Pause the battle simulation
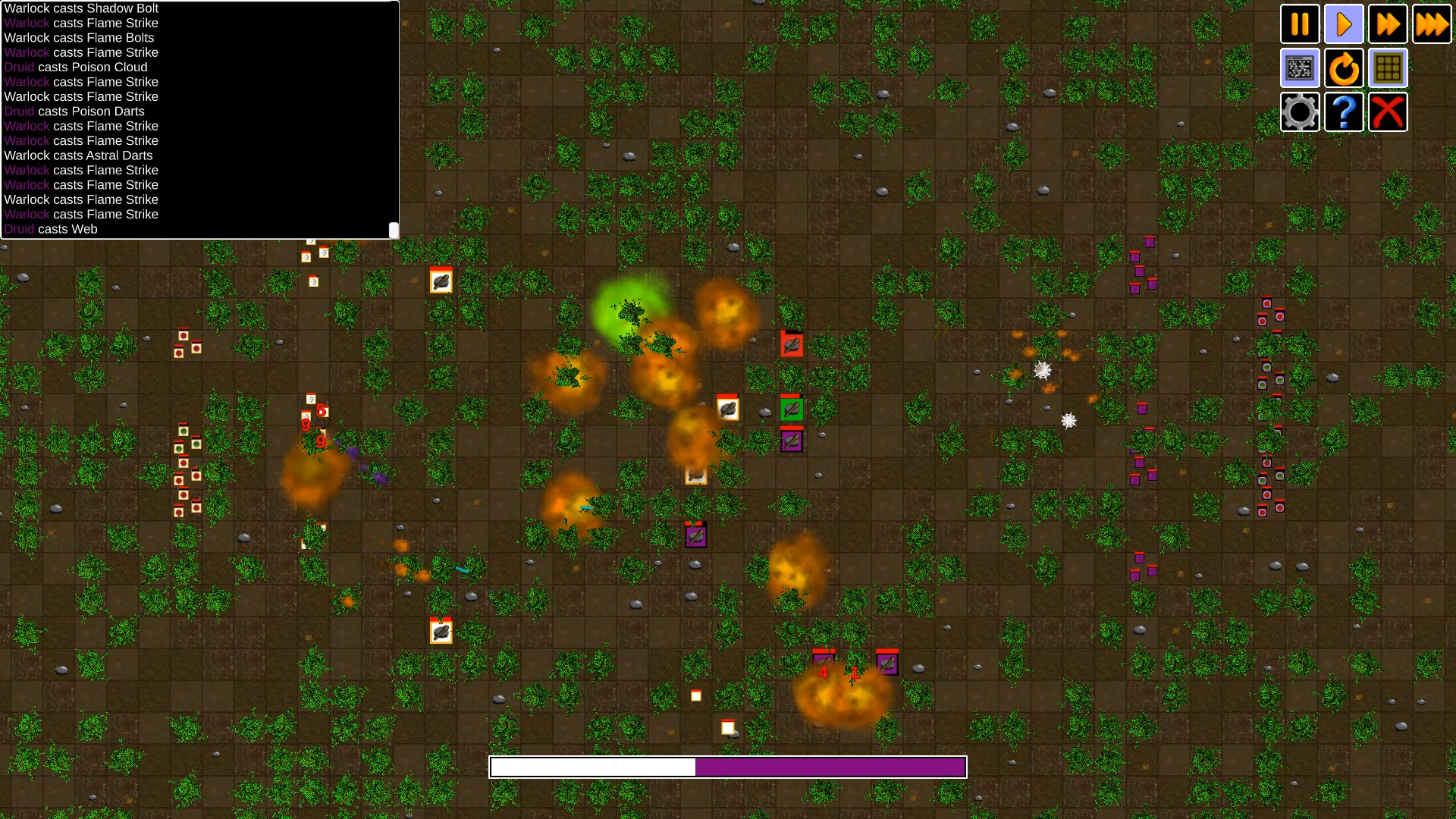The image size is (1456, 819). pyautogui.click(x=1300, y=24)
